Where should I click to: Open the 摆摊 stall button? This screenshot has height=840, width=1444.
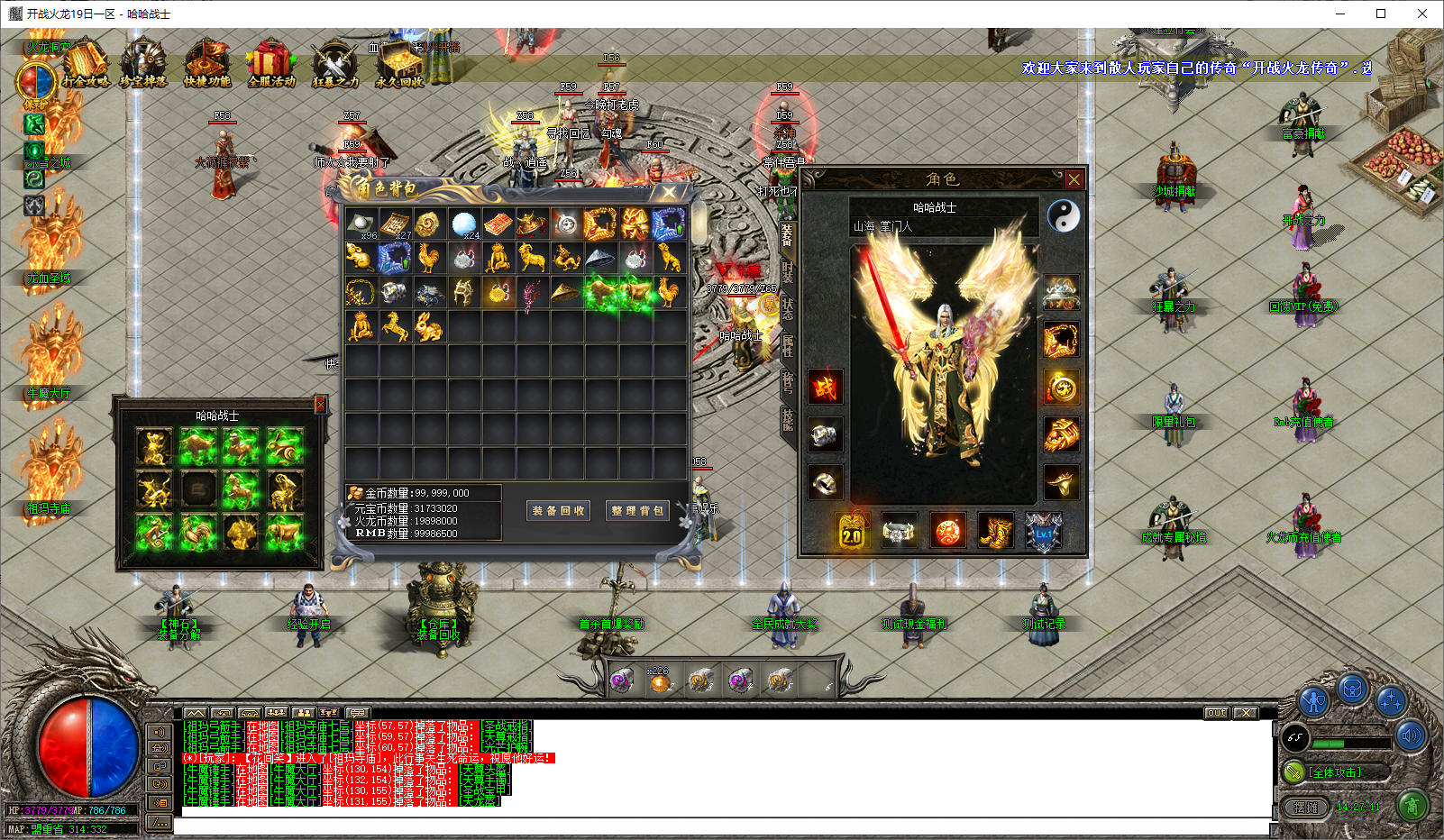tap(1305, 808)
